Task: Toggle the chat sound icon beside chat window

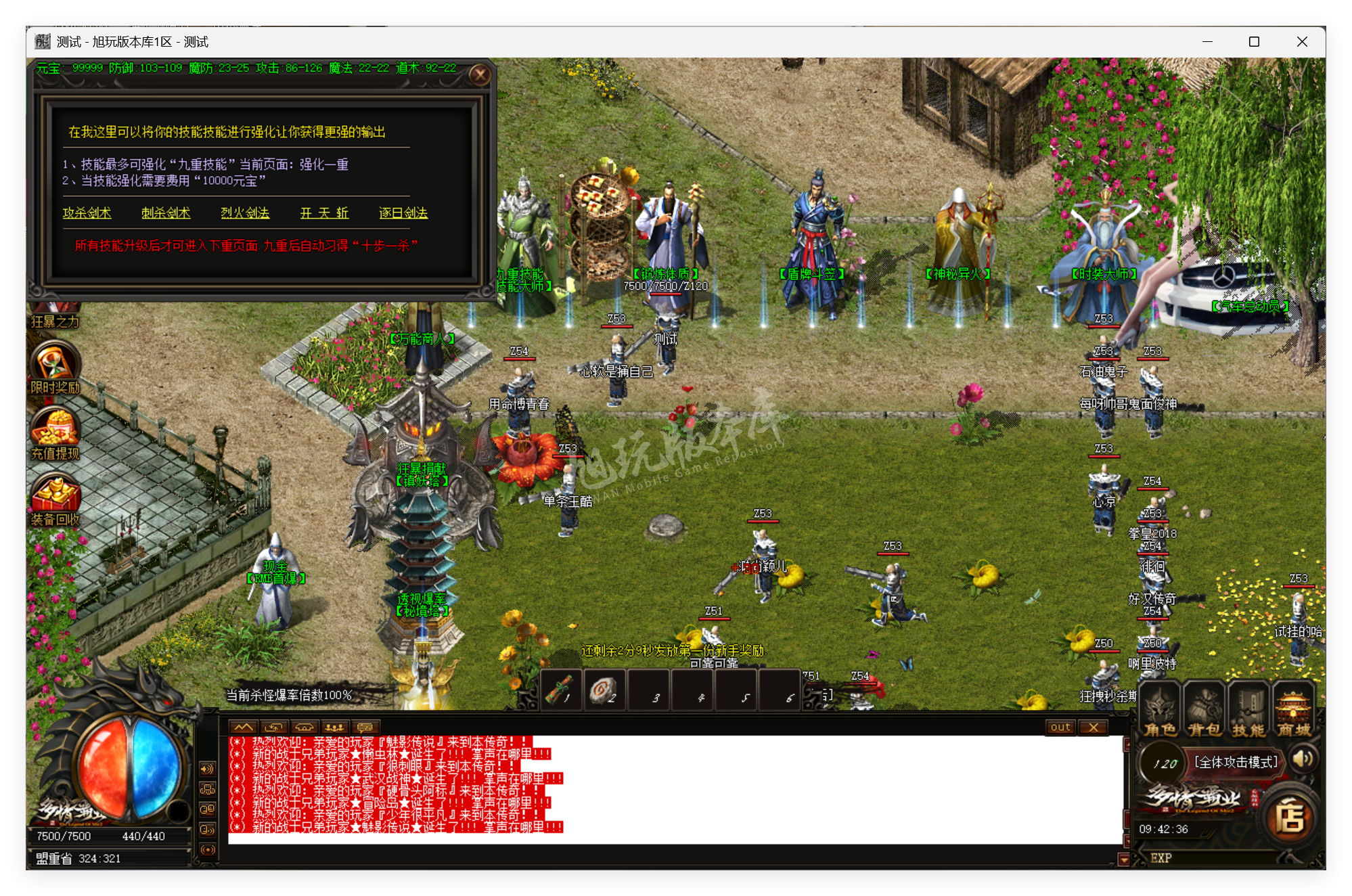Action: tap(207, 769)
